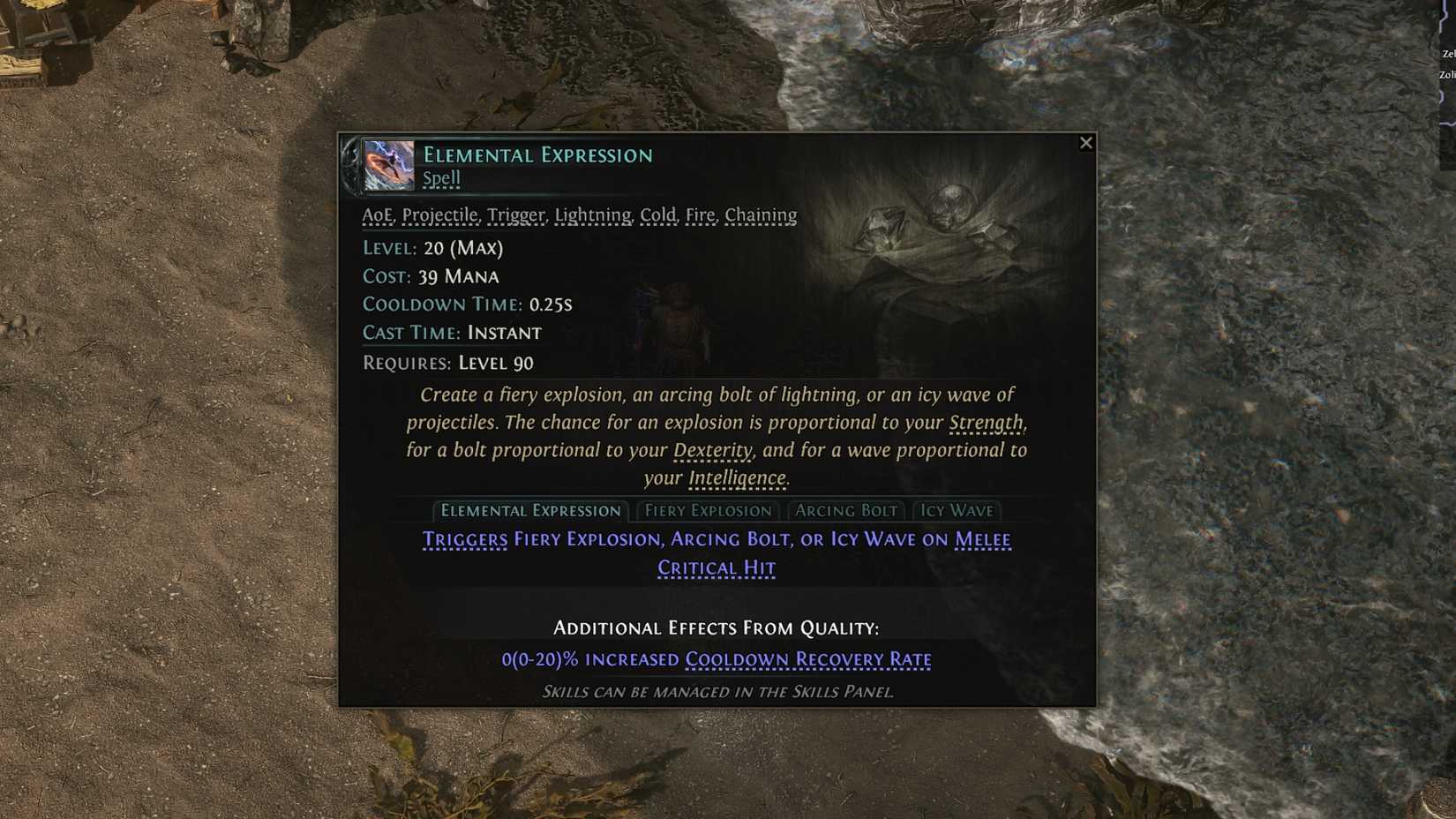Click the Dexterity keyword in description
The image size is (1456, 819).
pyautogui.click(x=711, y=451)
